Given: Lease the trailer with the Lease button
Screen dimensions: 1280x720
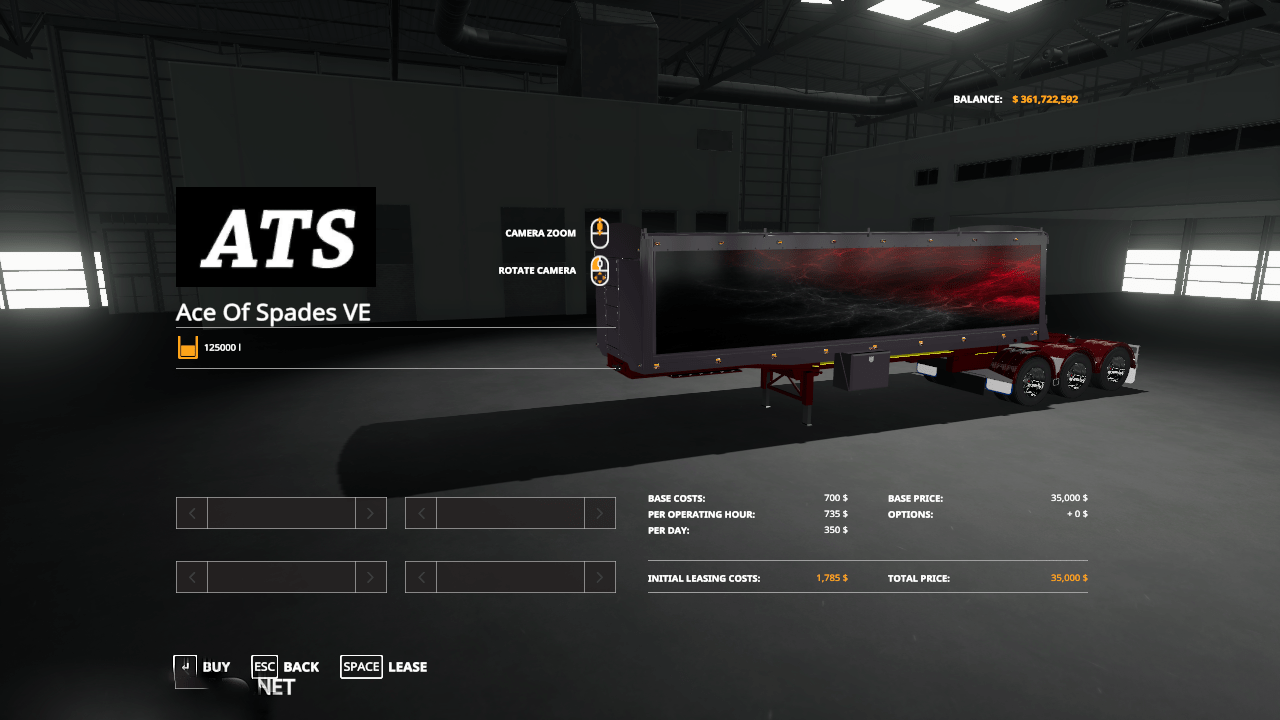Looking at the screenshot, I should [x=384, y=667].
